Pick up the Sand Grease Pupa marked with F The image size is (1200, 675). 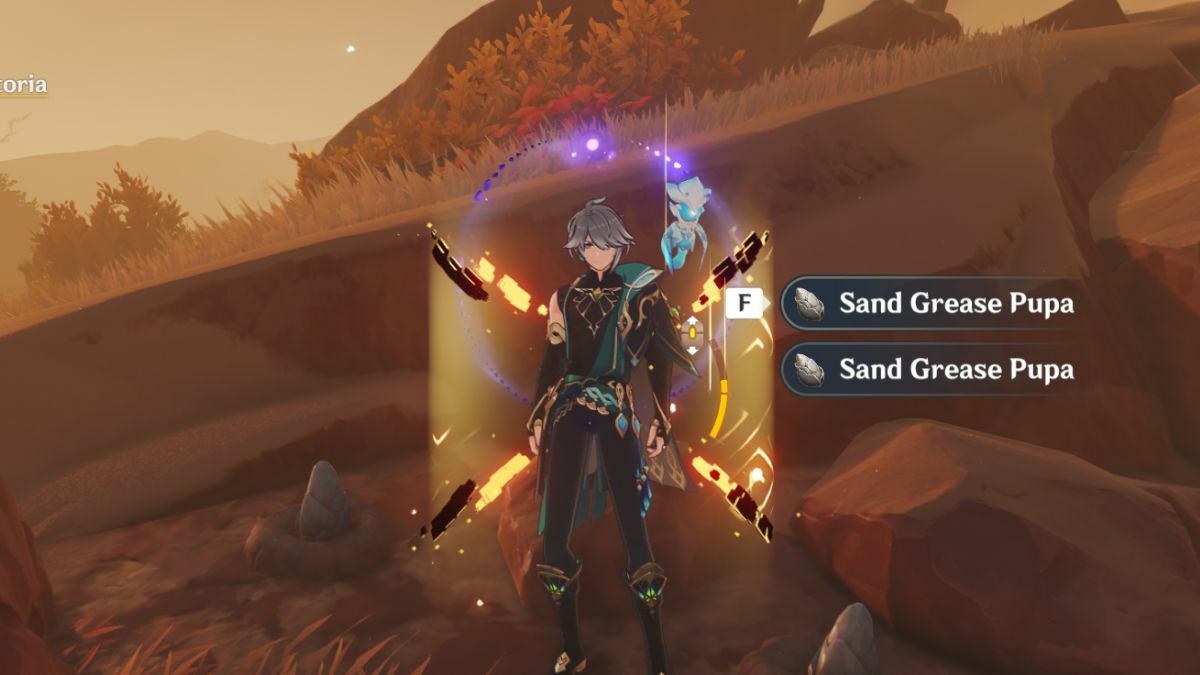click(935, 303)
